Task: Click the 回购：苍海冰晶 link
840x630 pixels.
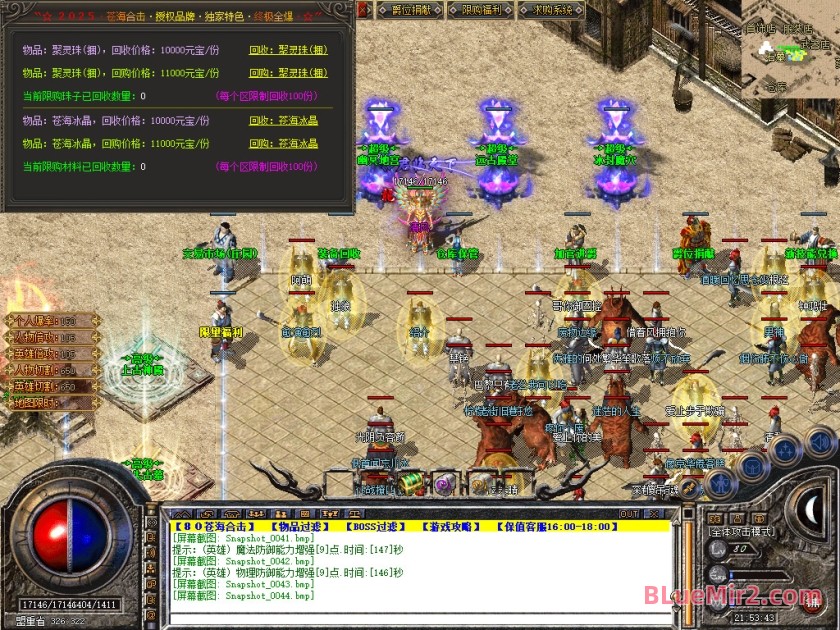Action: pos(283,144)
